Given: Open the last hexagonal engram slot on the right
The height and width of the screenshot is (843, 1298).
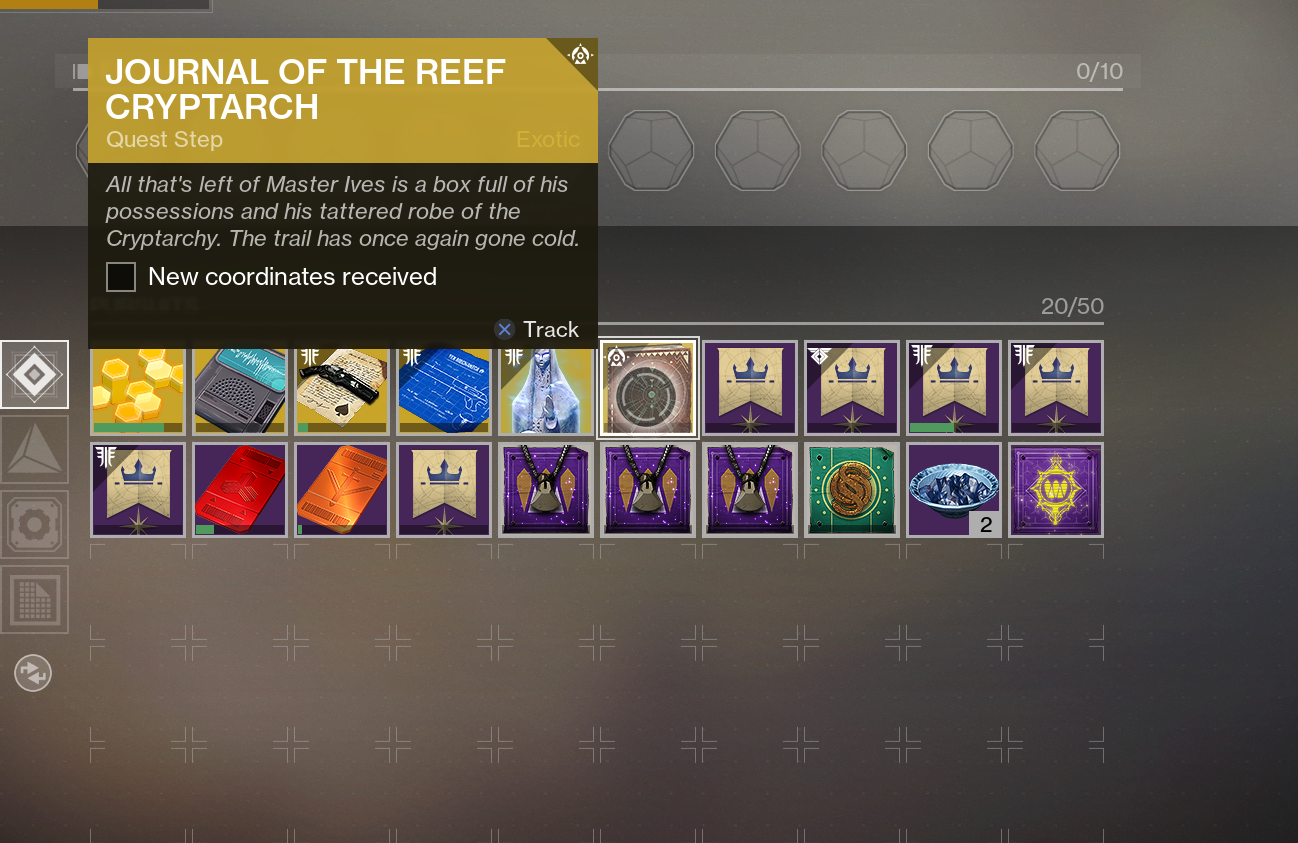Looking at the screenshot, I should pyautogui.click(x=1077, y=150).
